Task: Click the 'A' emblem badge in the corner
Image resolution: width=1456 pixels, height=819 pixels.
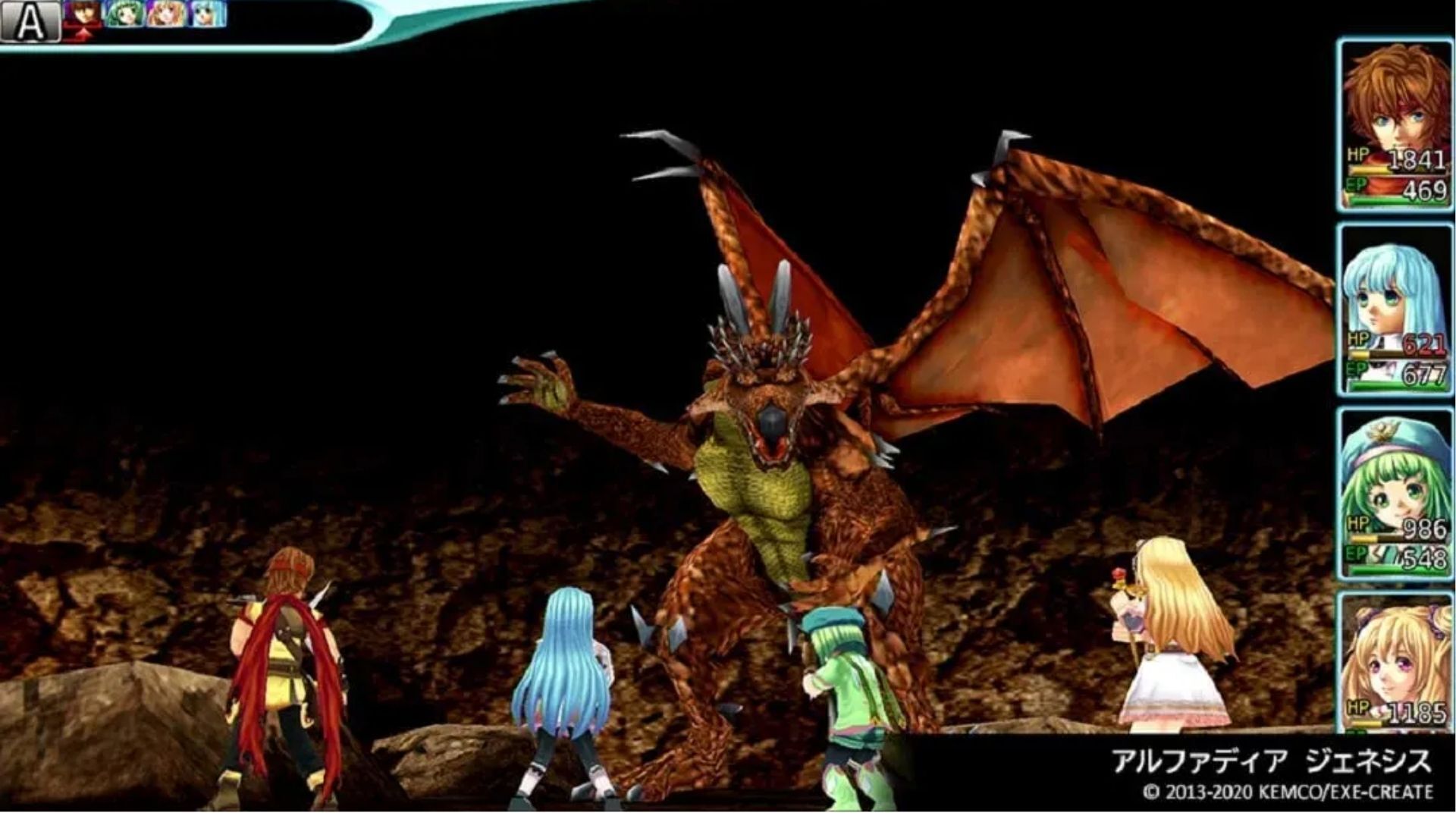Action: [x=30, y=20]
